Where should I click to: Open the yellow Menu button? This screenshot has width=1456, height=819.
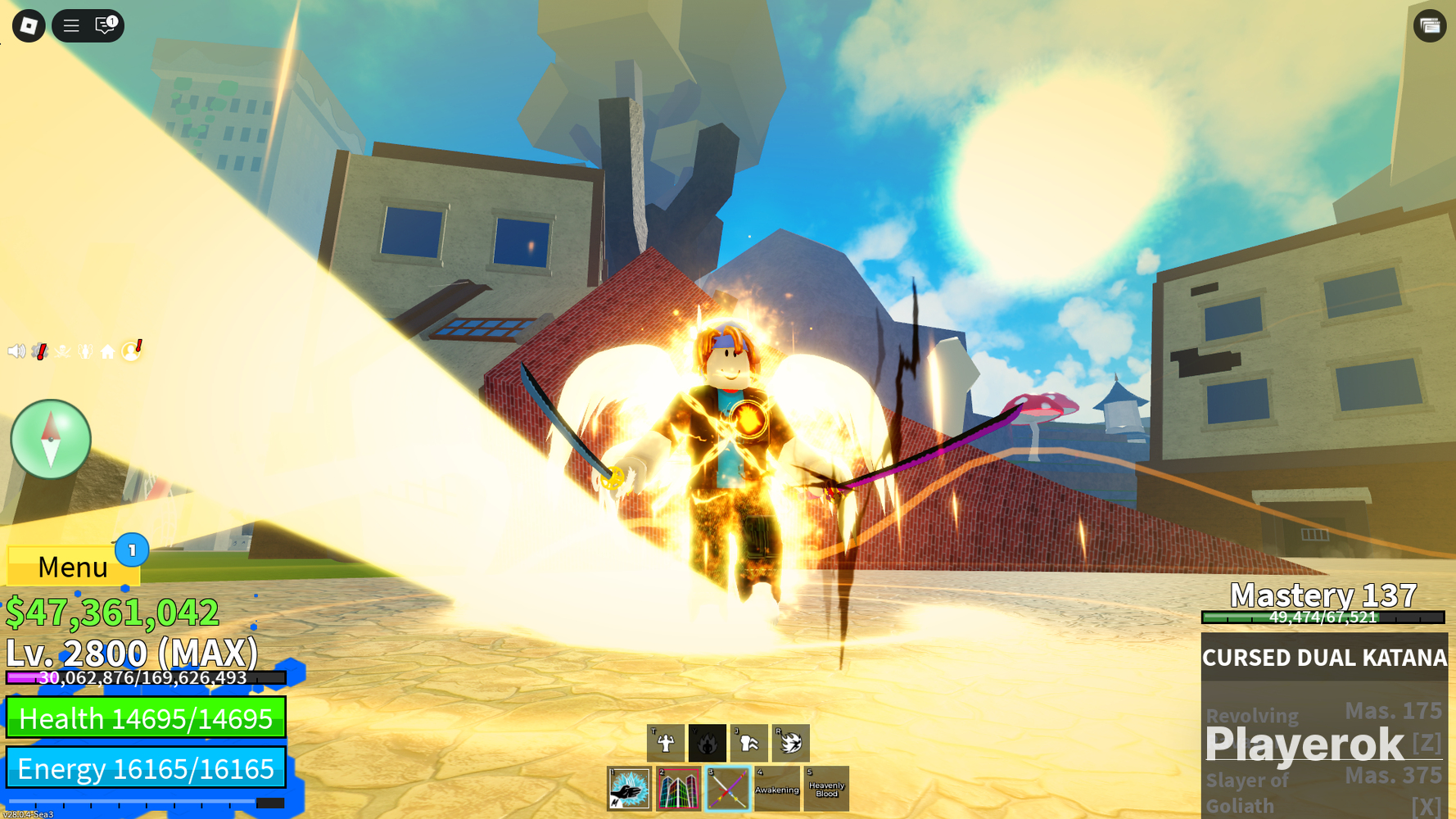point(73,566)
